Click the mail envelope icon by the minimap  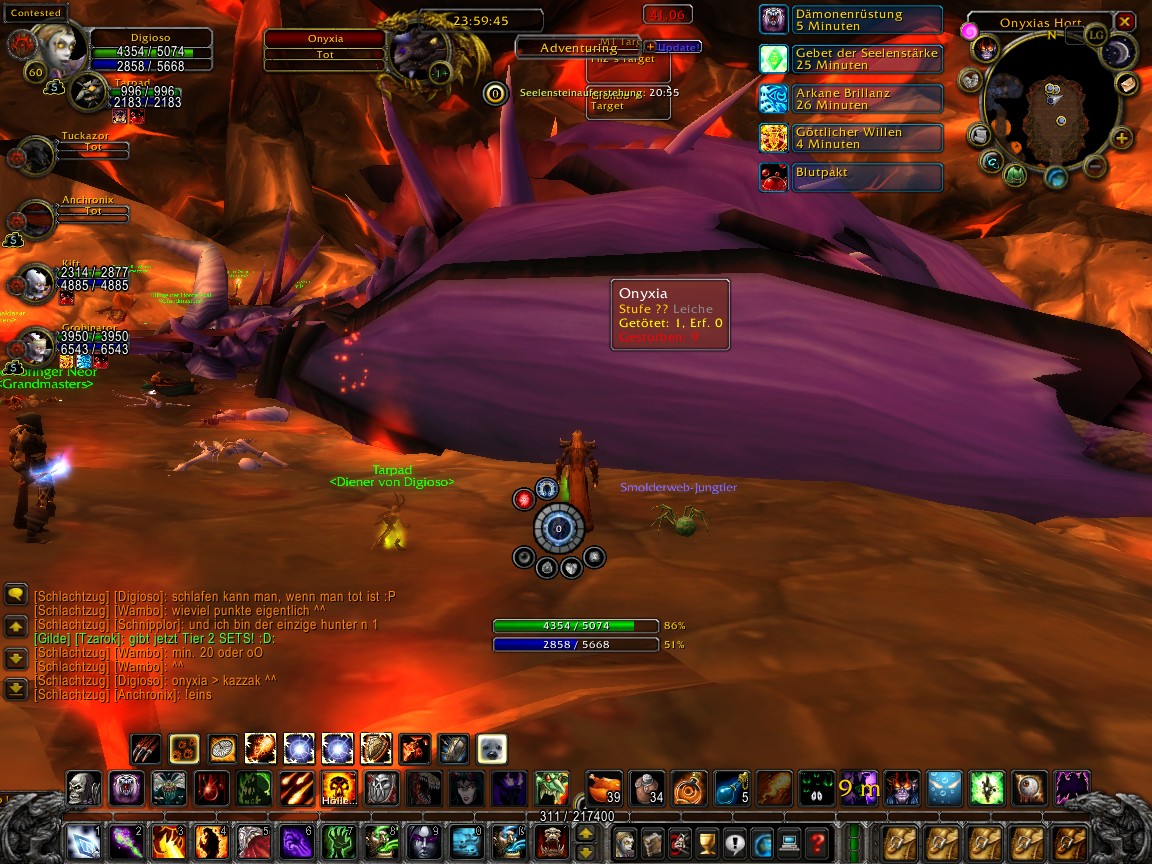[x=1127, y=84]
